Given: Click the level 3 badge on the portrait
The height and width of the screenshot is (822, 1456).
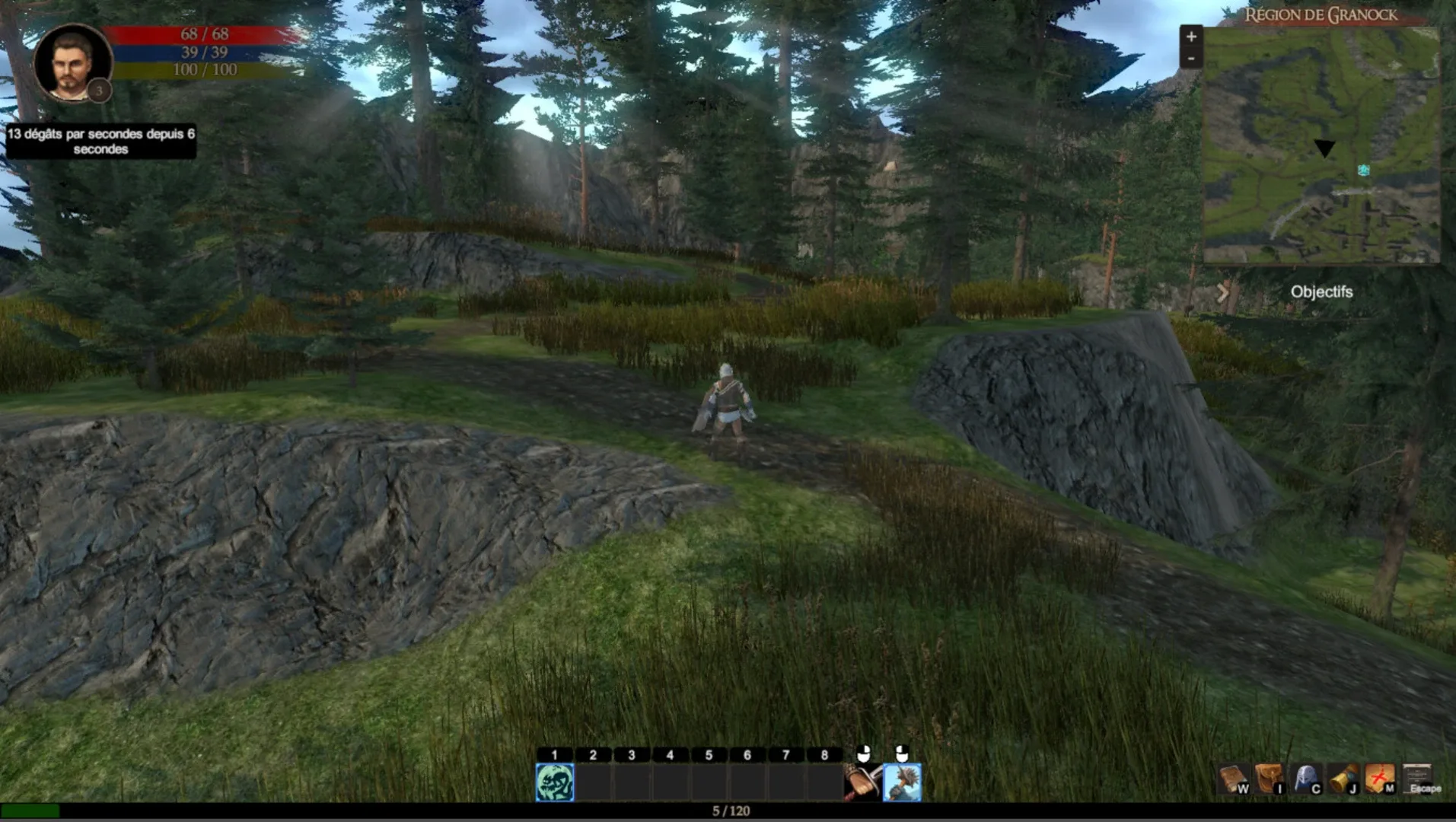Looking at the screenshot, I should 97,91.
